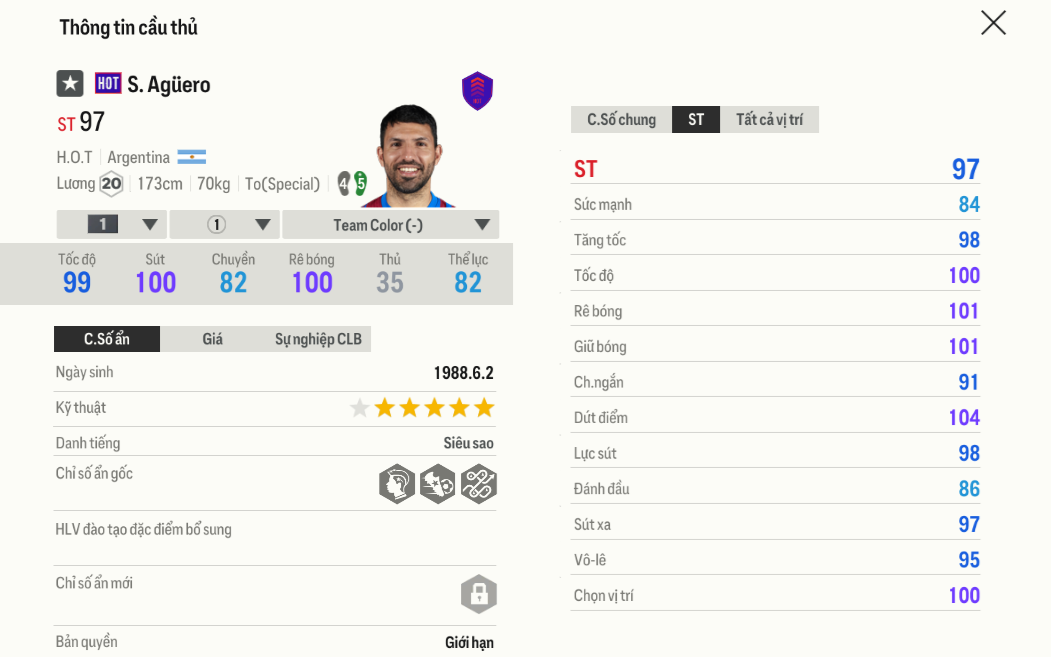Image resolution: width=1051 pixels, height=657 pixels.
Task: Switch to the C.Số chung tab
Action: click(621, 120)
